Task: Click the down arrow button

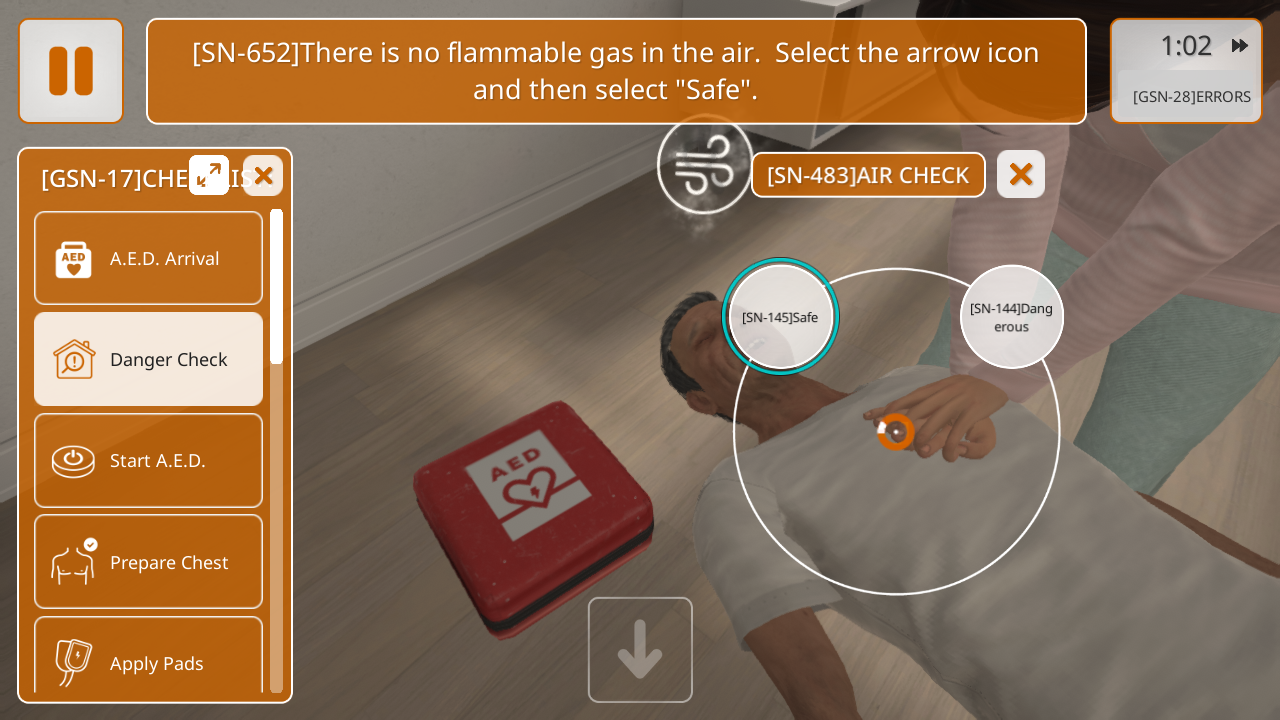Action: [x=640, y=650]
